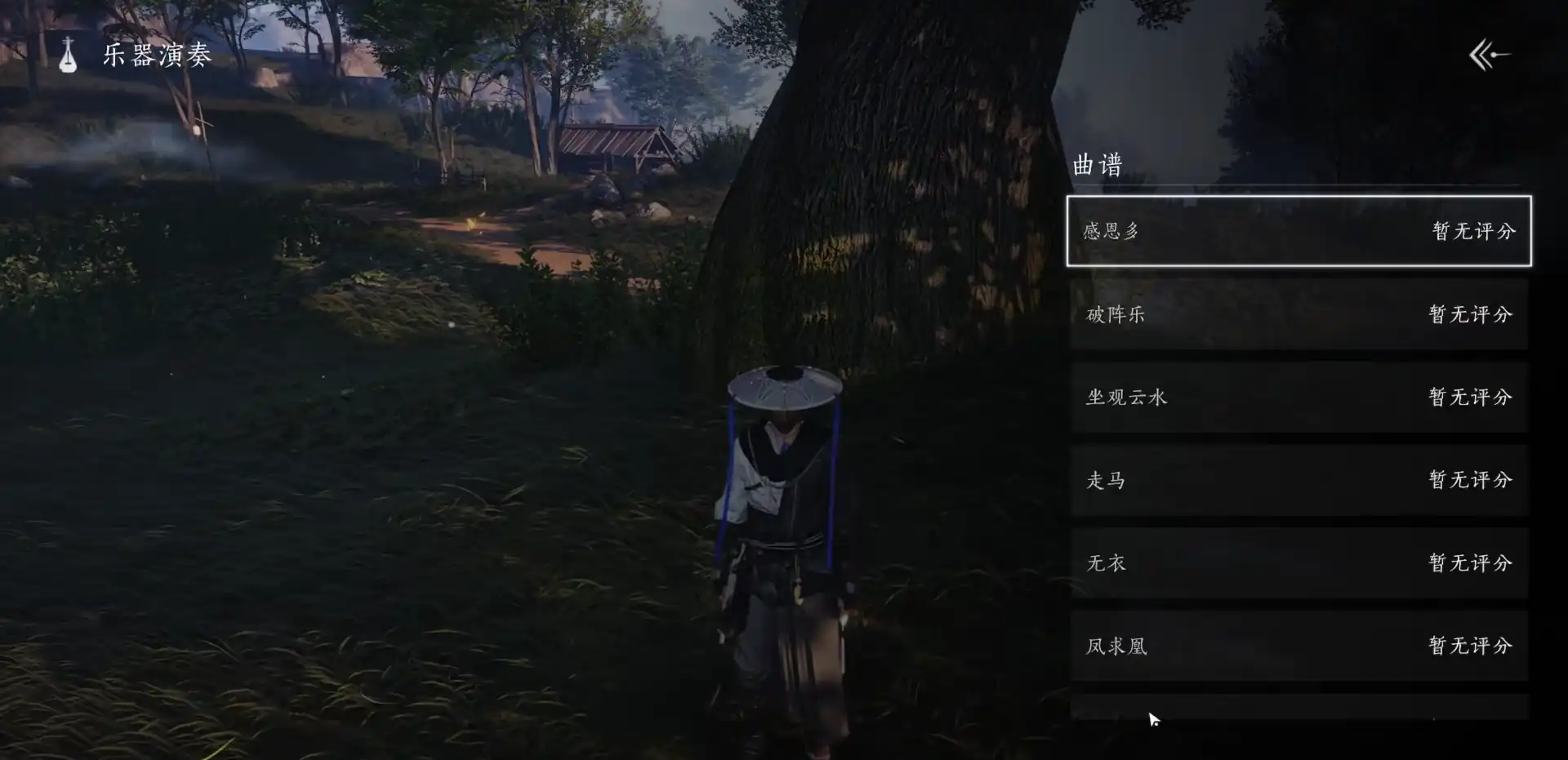Click 暂无评分 rating next to 无衣
The width and height of the screenshot is (1568, 760).
pos(1472,563)
